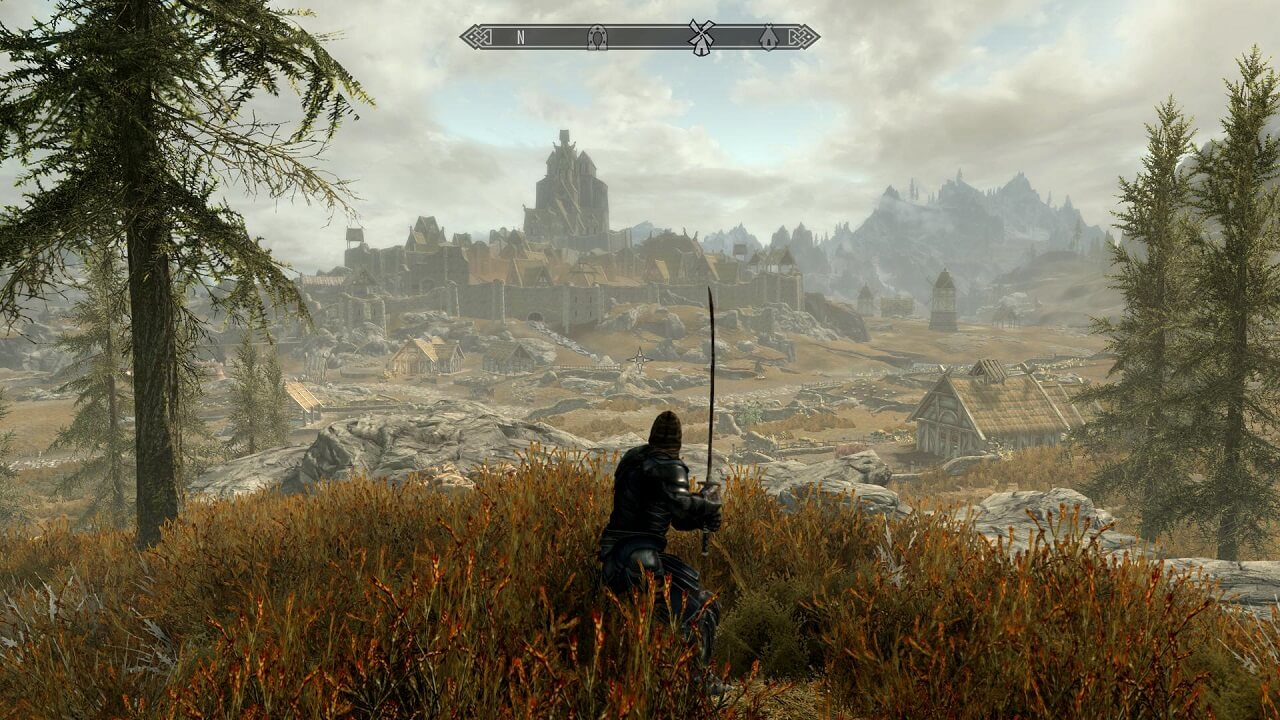Select the windmill farm marker on the compass
Screen dimensions: 1280x720
point(701,37)
